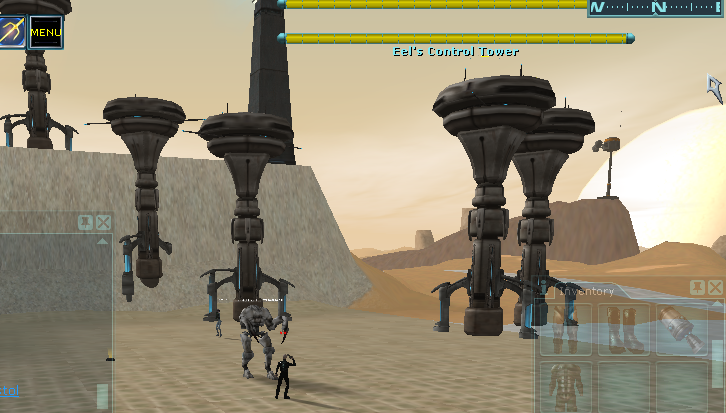Select the metal canister inventory slot
The image size is (726, 413).
pyautogui.click(x=681, y=330)
